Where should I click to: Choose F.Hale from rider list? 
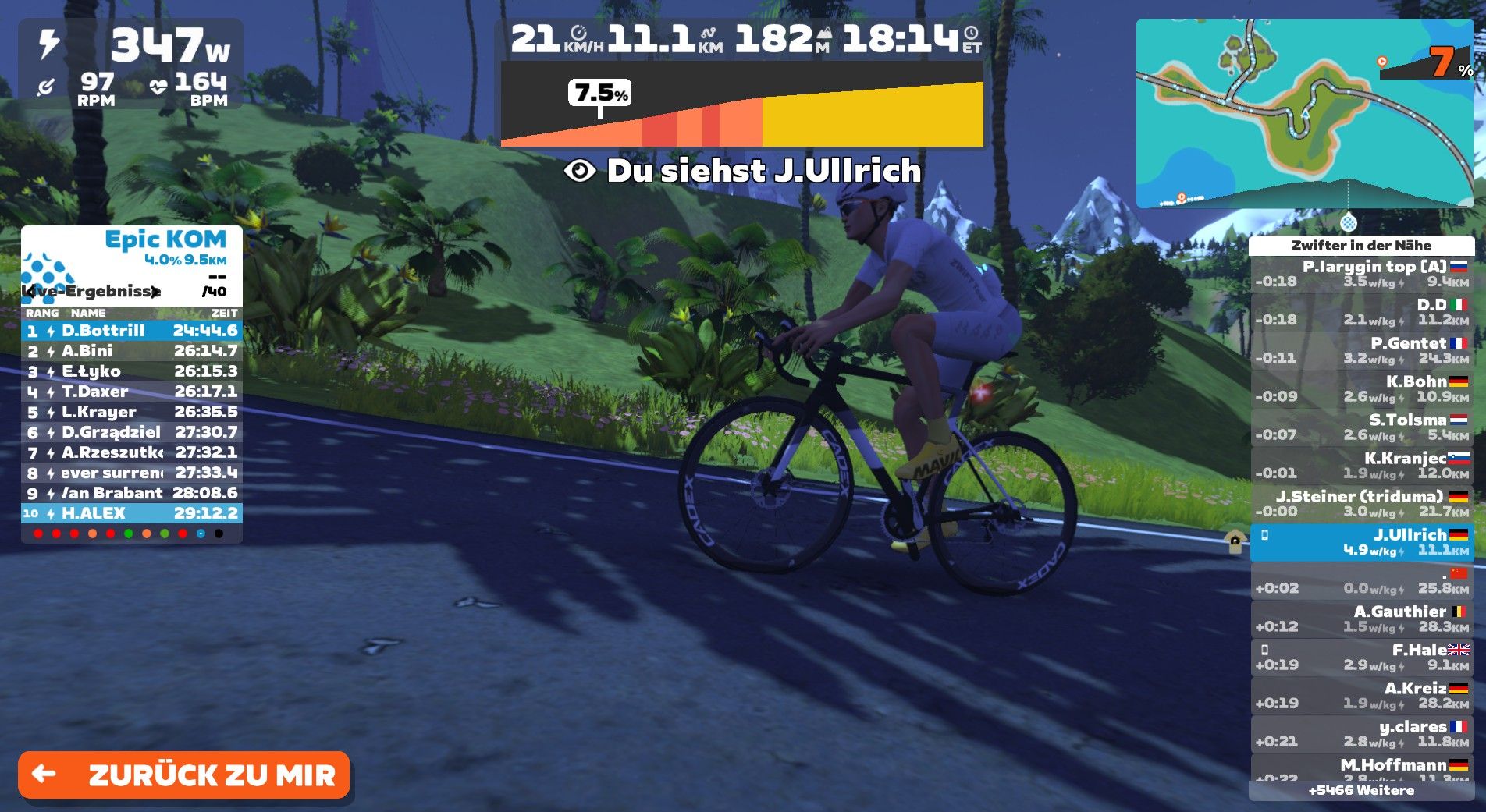pos(1361,657)
